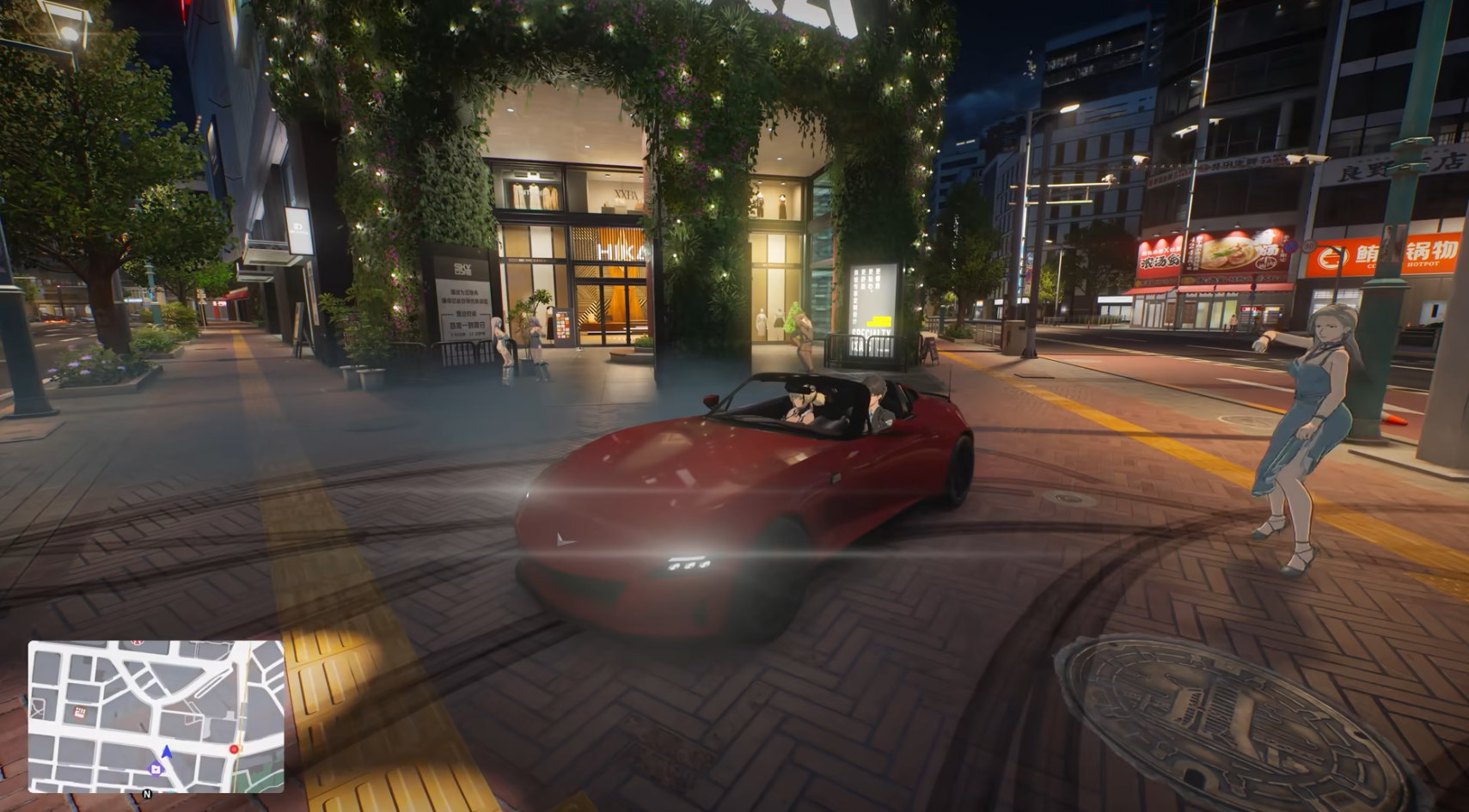Click the blue player arrow on the minimap
Viewport: 1469px width, 812px height.
[x=167, y=753]
